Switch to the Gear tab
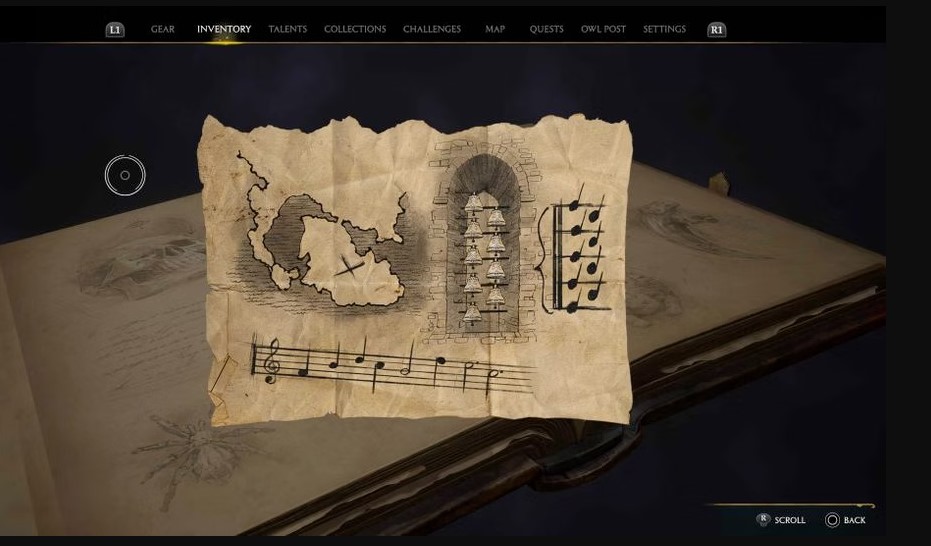 [163, 29]
